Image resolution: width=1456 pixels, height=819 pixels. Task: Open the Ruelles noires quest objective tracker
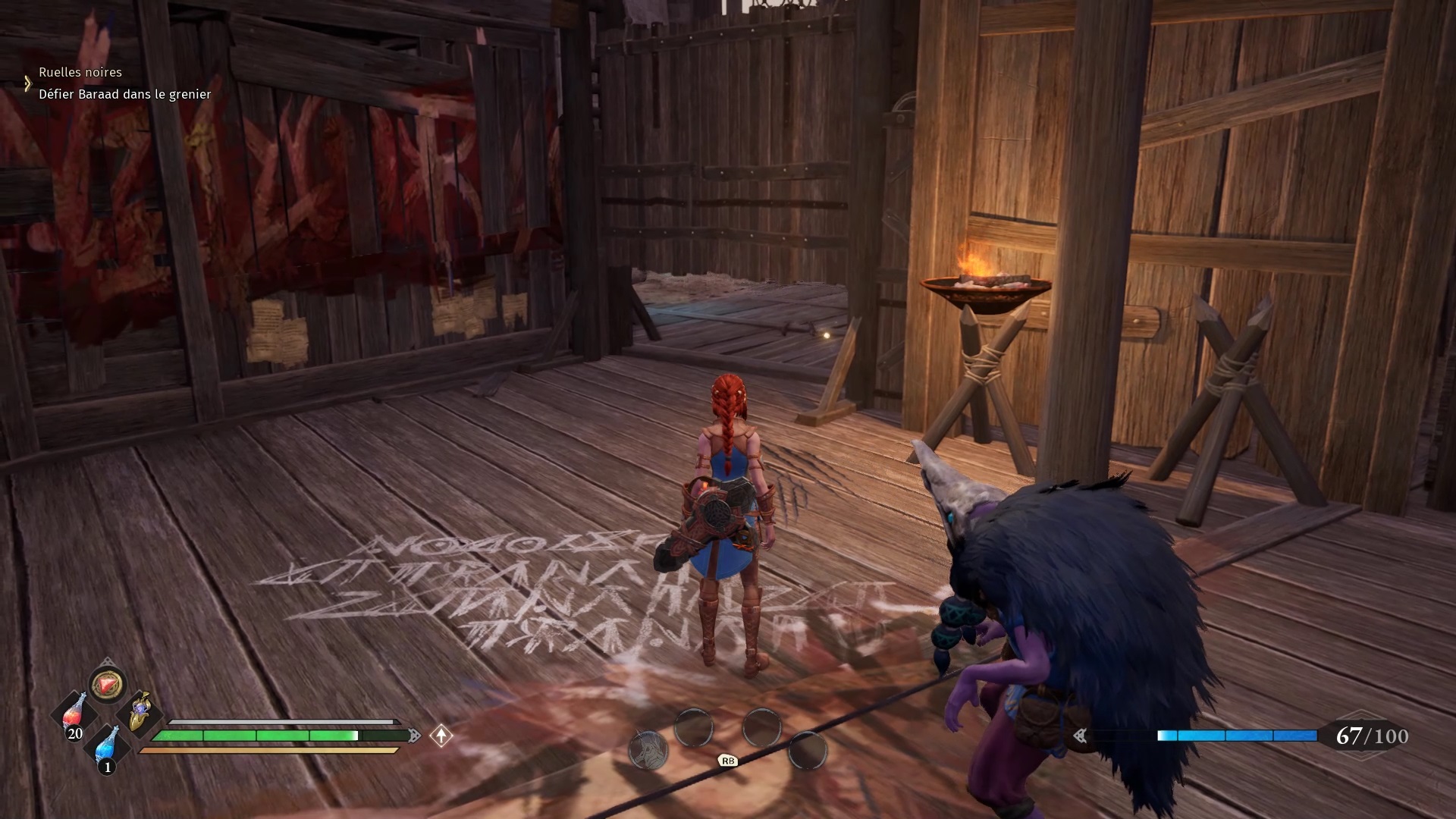[80, 72]
